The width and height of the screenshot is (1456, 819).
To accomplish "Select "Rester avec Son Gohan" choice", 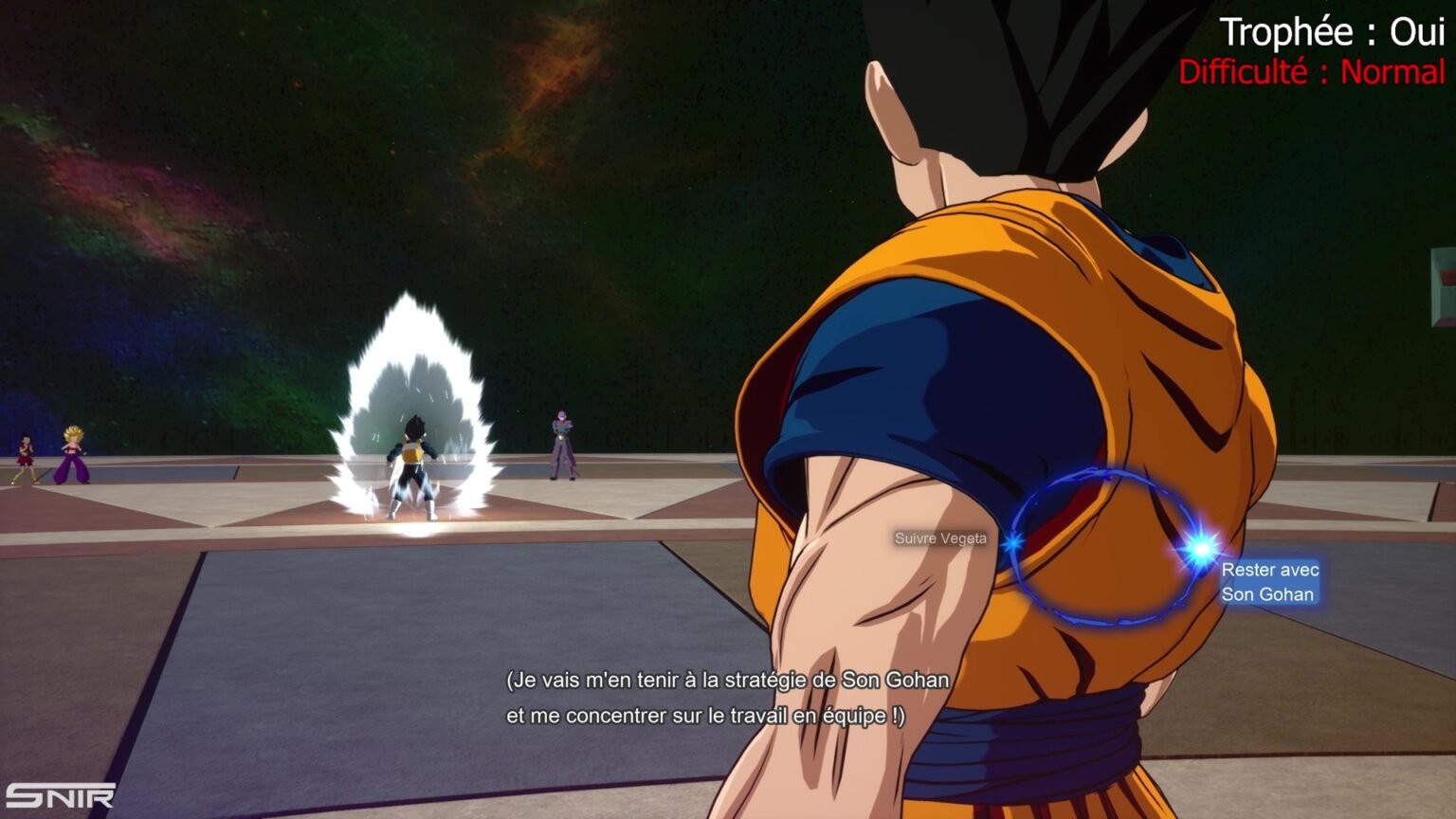I will tap(1268, 582).
